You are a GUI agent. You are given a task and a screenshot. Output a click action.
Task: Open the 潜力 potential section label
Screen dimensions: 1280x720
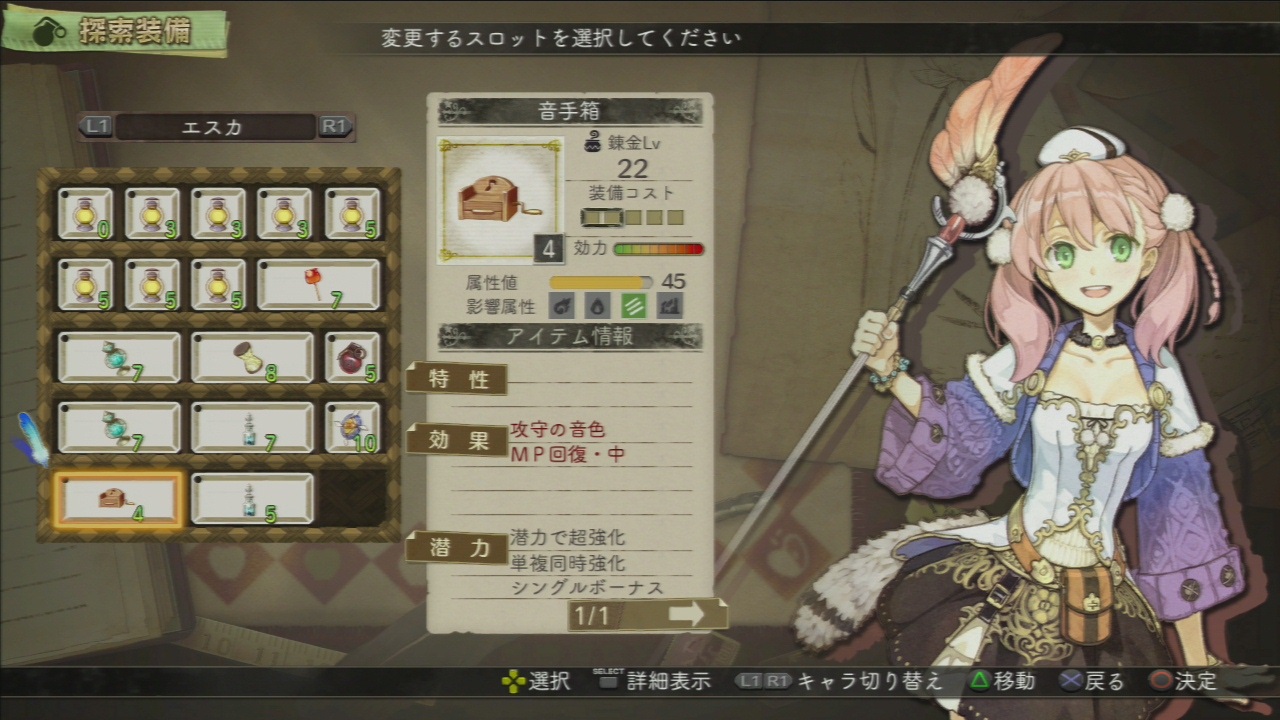click(x=457, y=548)
